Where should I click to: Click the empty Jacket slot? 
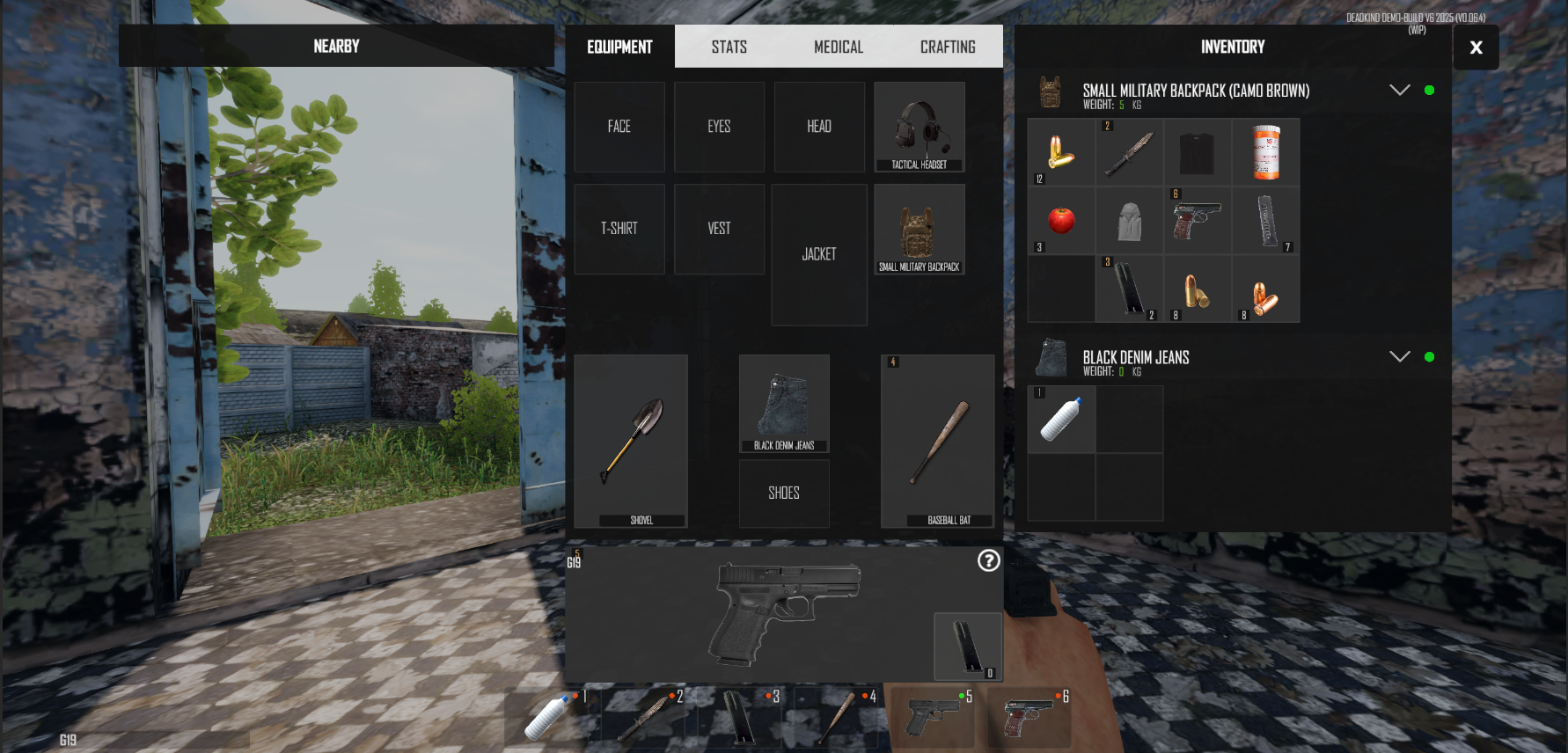(819, 254)
